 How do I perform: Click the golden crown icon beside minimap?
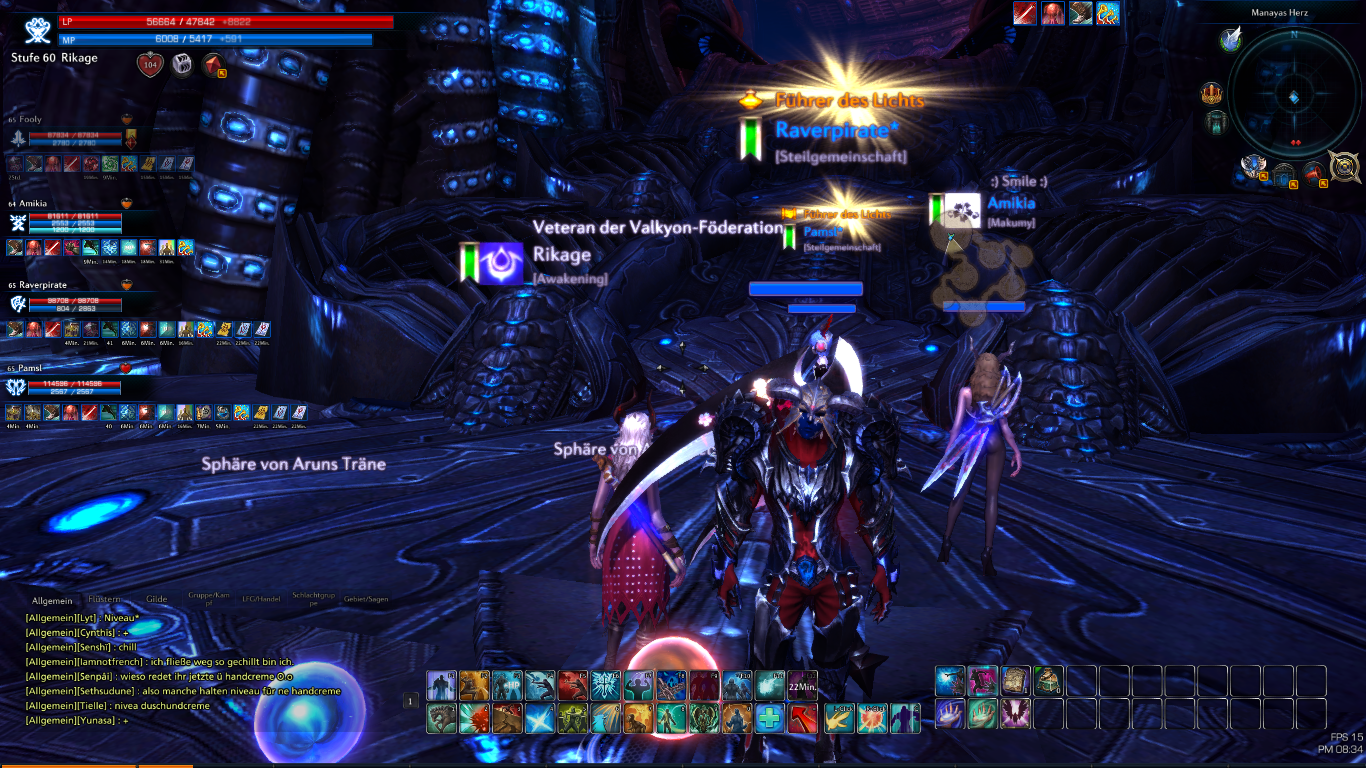[x=1212, y=95]
